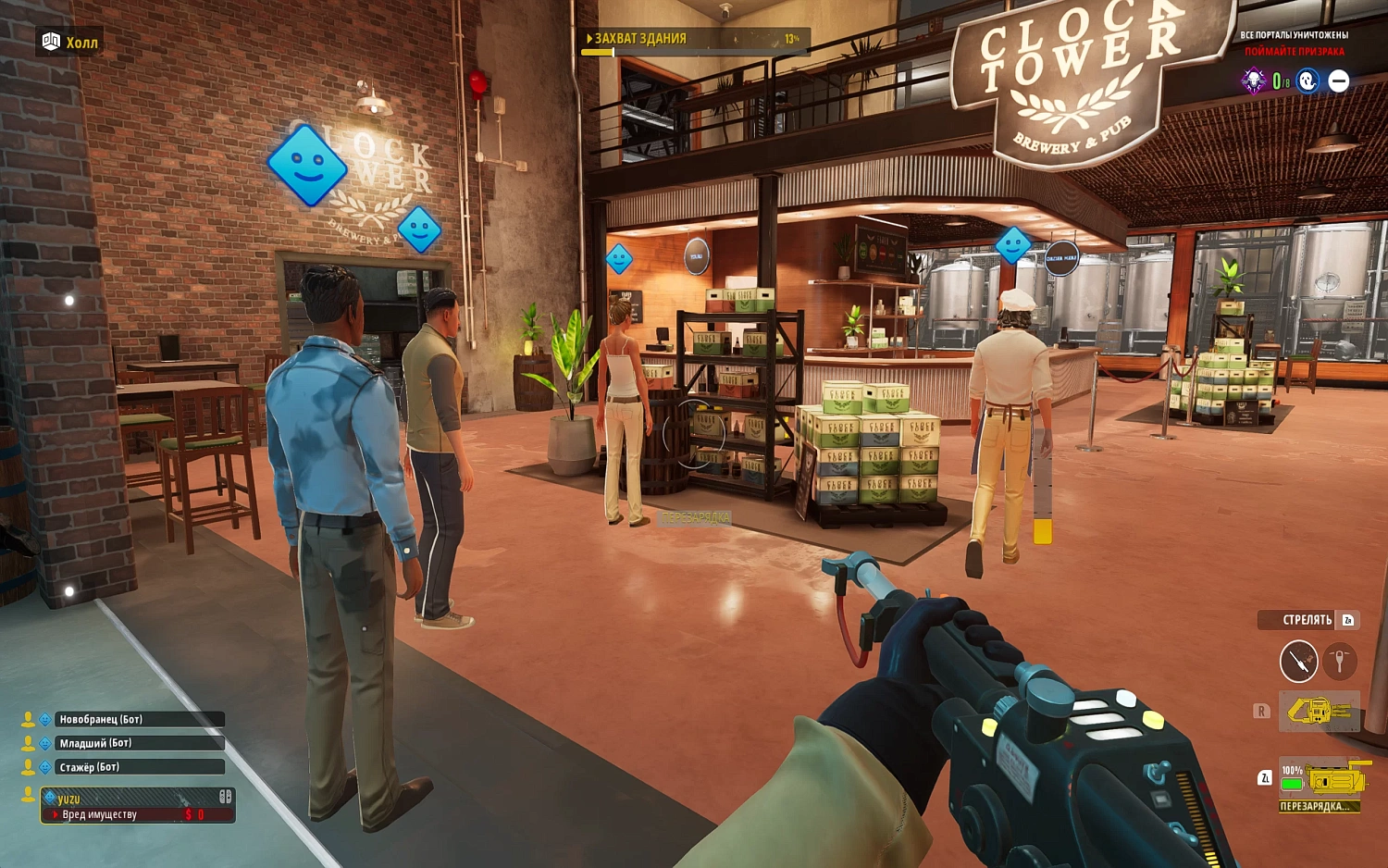This screenshot has width=1388, height=868.
Task: Click the purple skull portals icon
Action: tap(1254, 81)
